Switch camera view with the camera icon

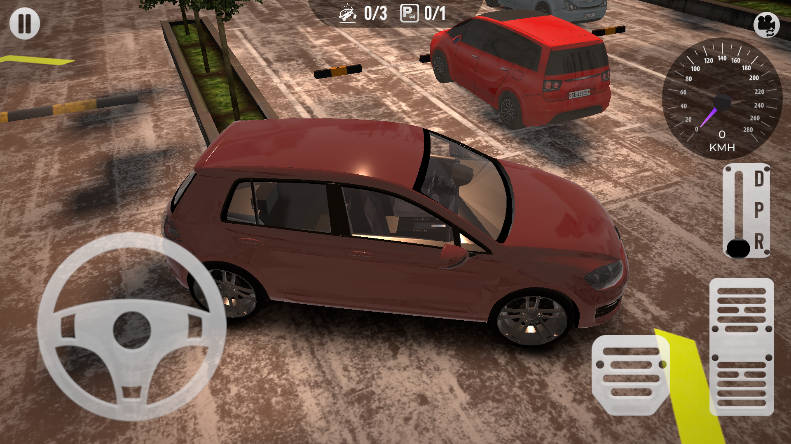click(x=766, y=24)
